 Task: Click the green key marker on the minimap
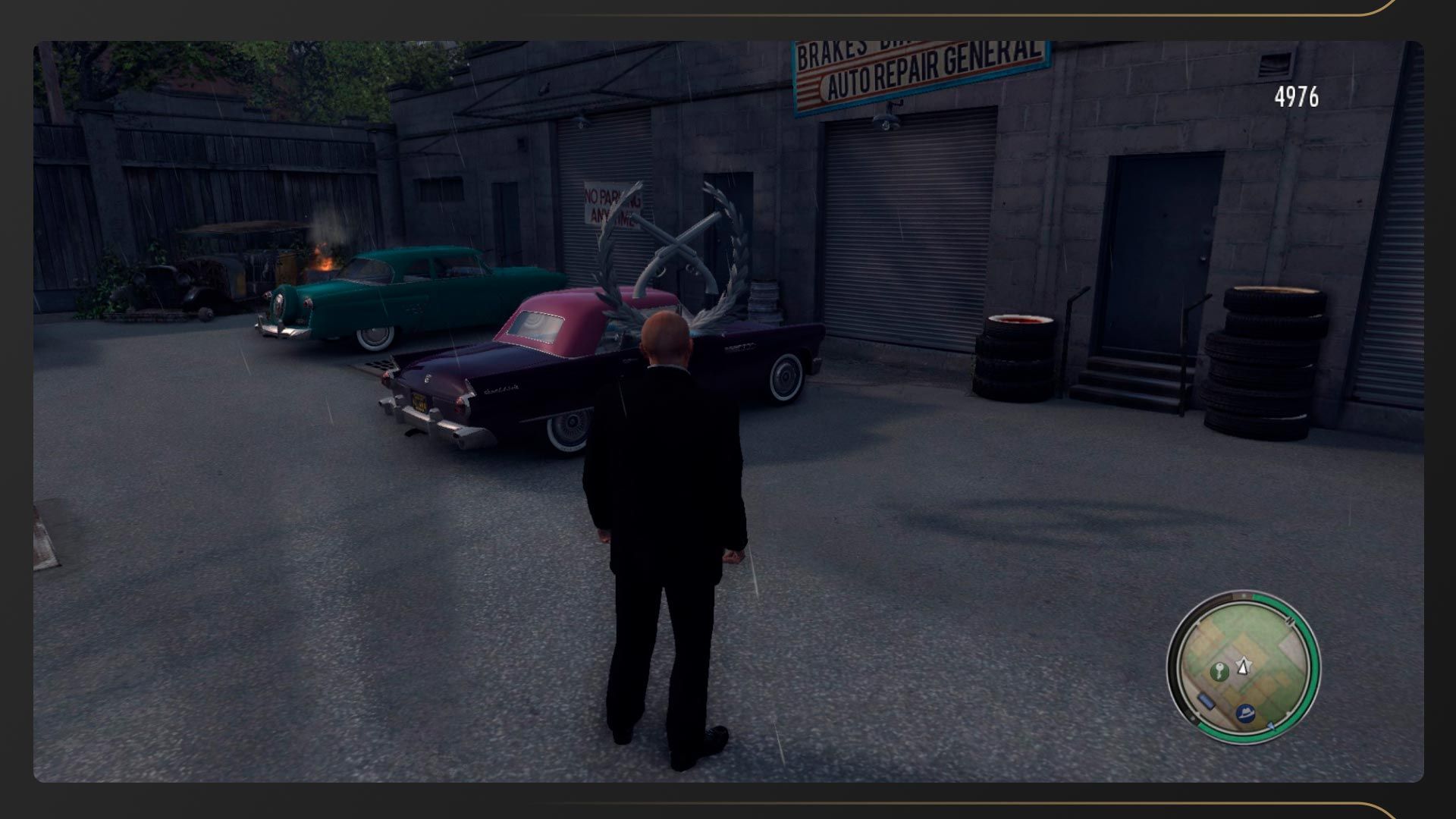point(1219,671)
